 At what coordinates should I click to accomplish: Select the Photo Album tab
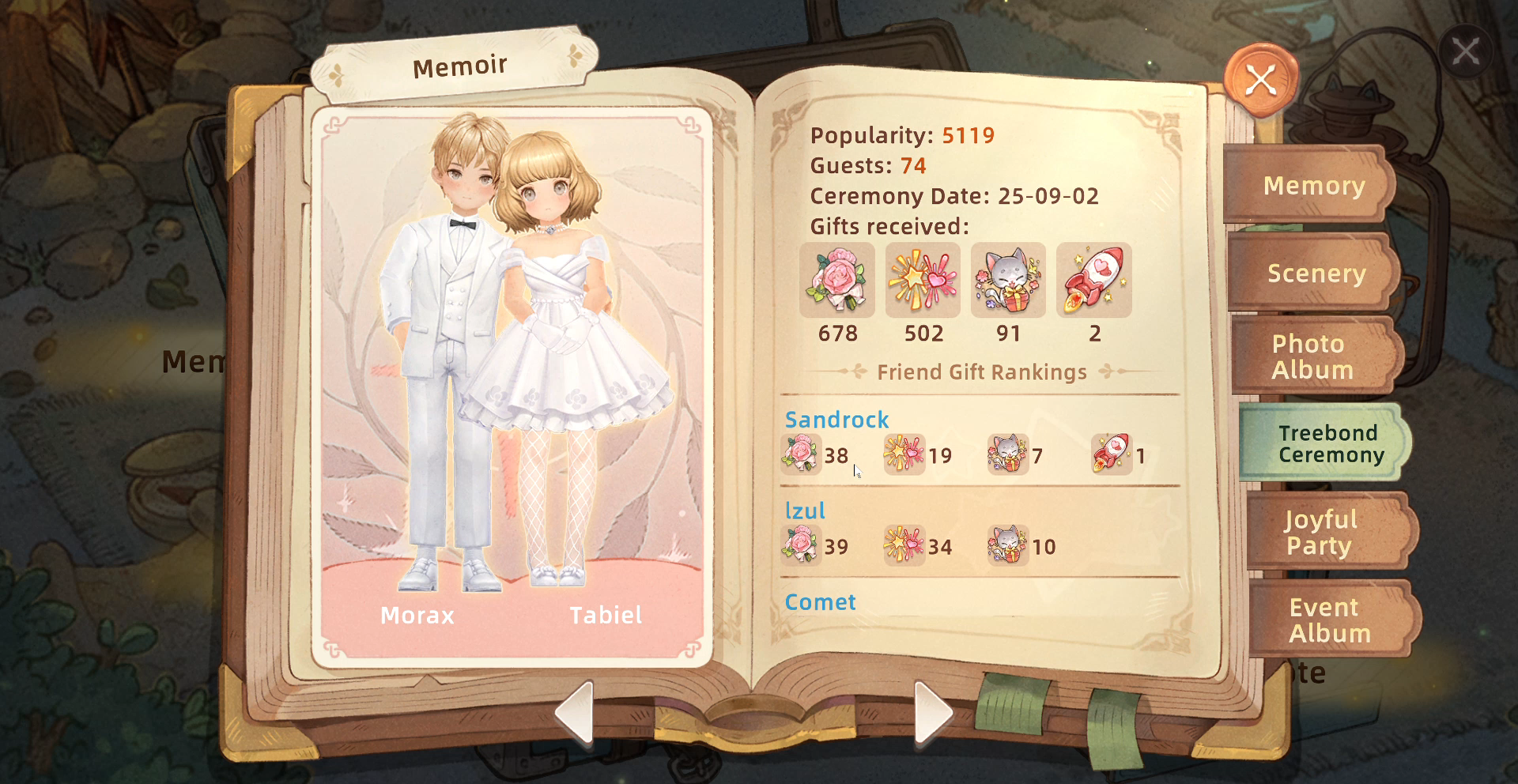click(1312, 356)
